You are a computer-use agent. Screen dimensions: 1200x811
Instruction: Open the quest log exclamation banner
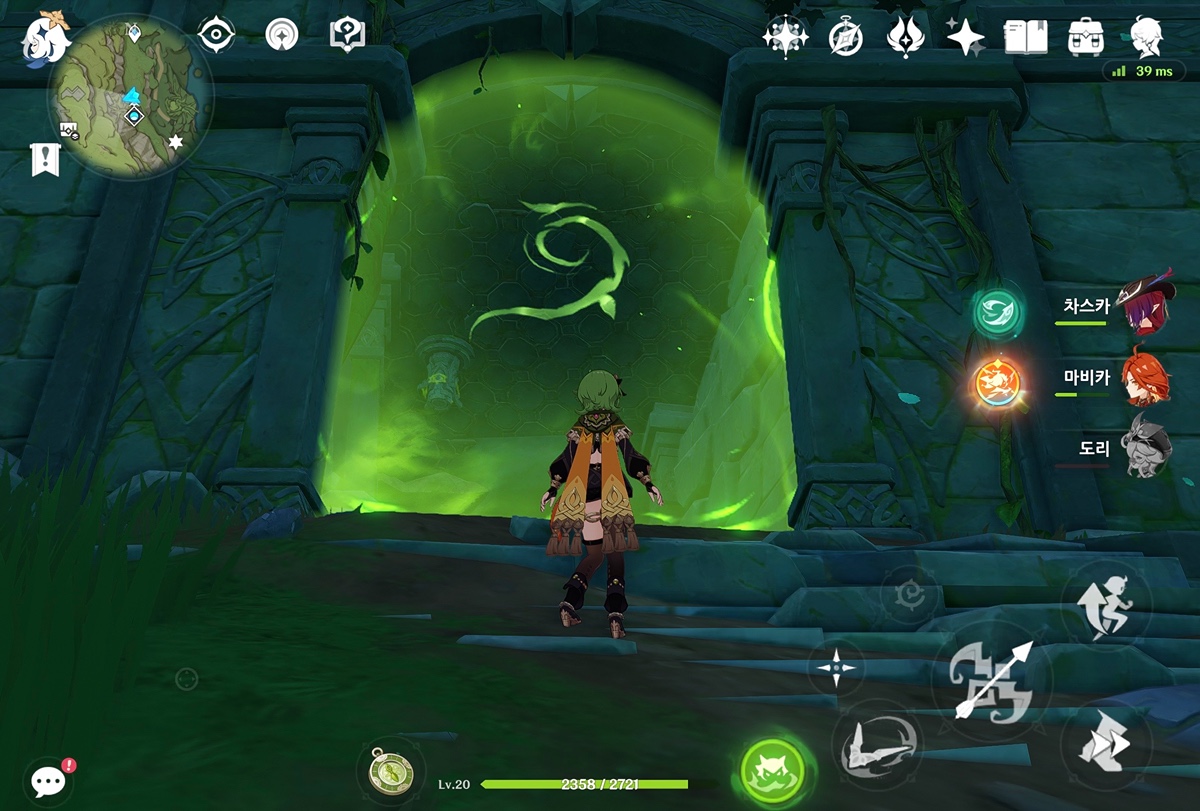click(45, 159)
